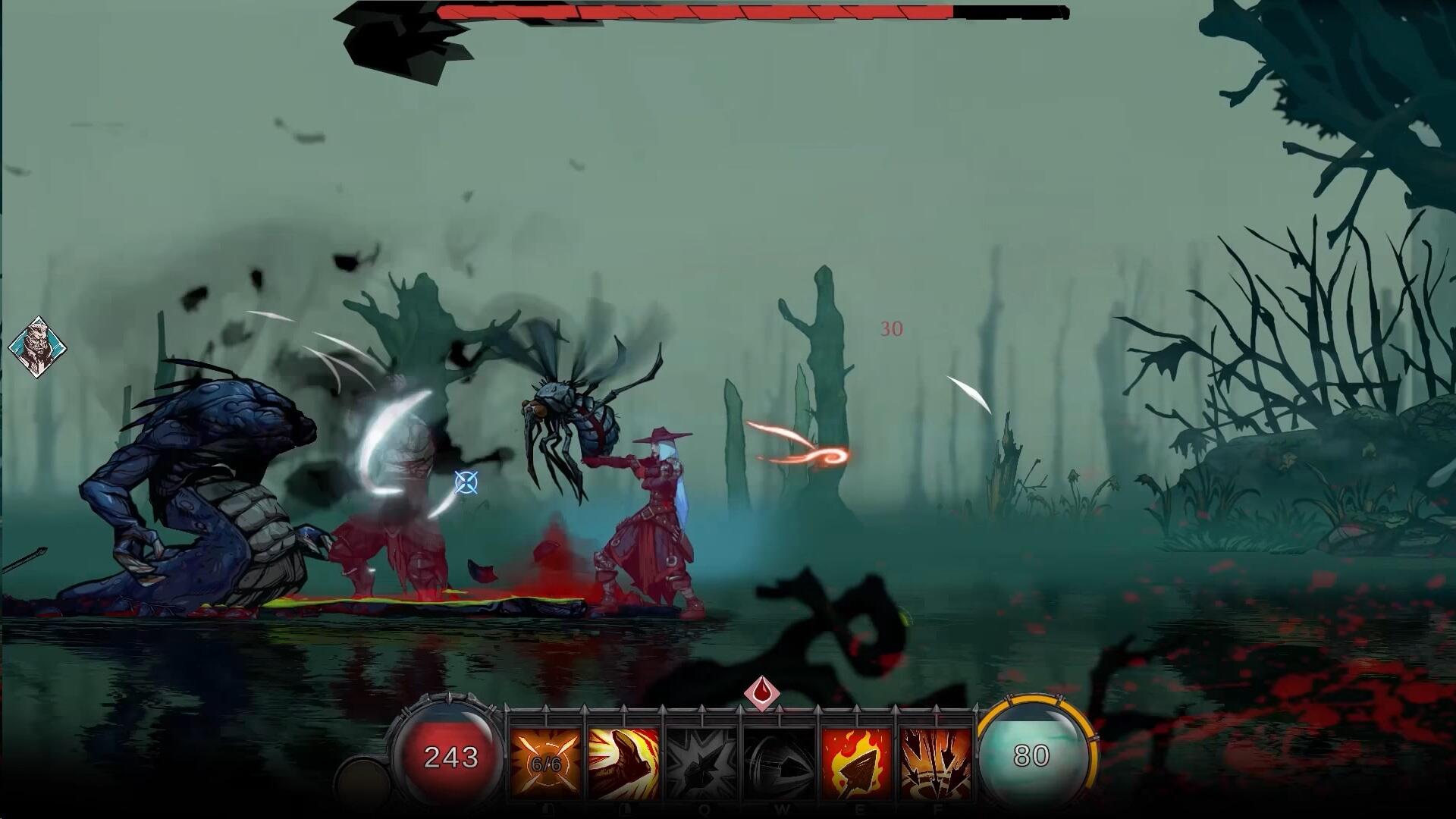1456x819 pixels.
Task: Click the blood drop diamond icon
Action: (x=761, y=693)
